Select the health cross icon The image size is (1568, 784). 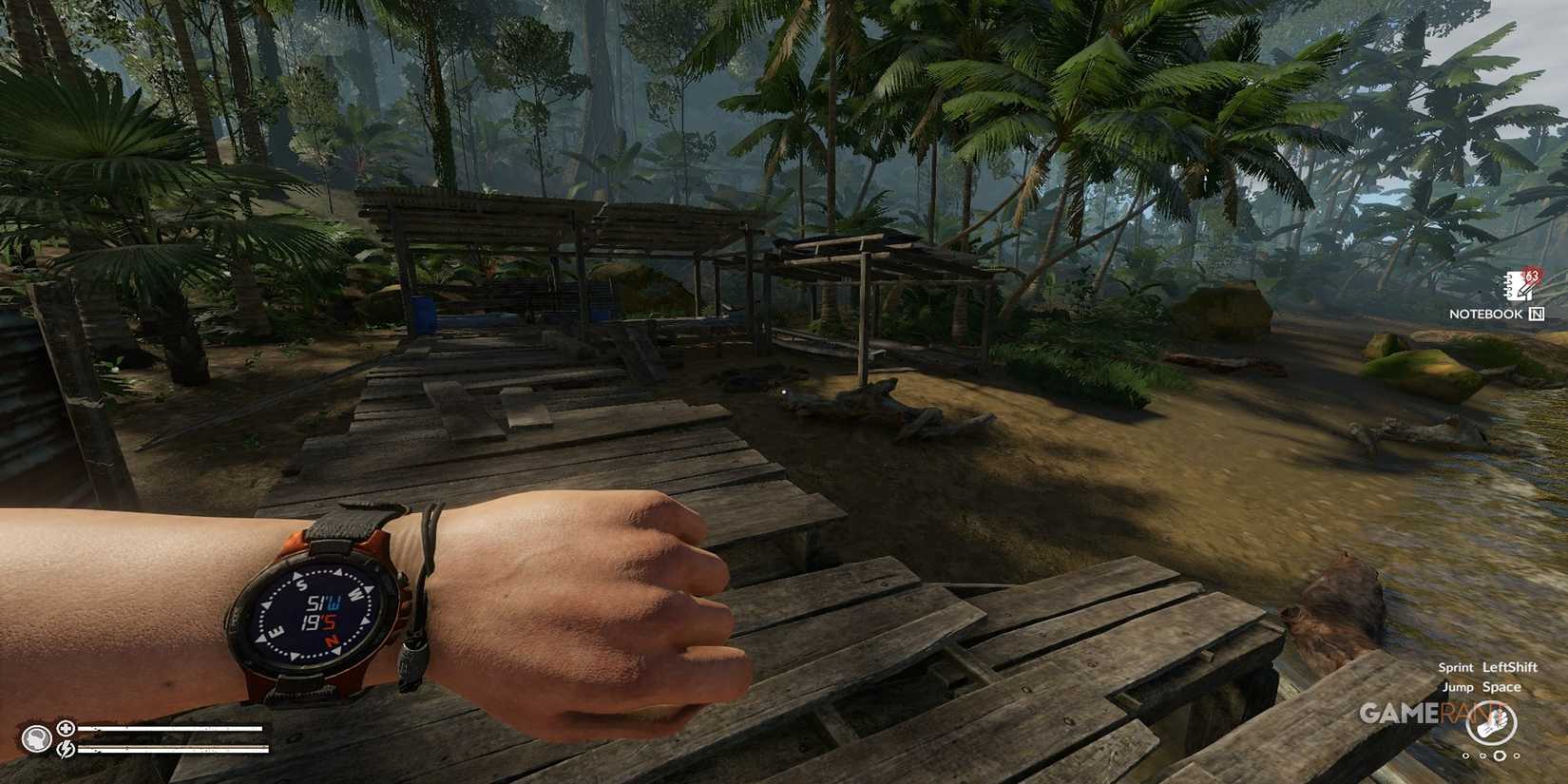(x=66, y=728)
